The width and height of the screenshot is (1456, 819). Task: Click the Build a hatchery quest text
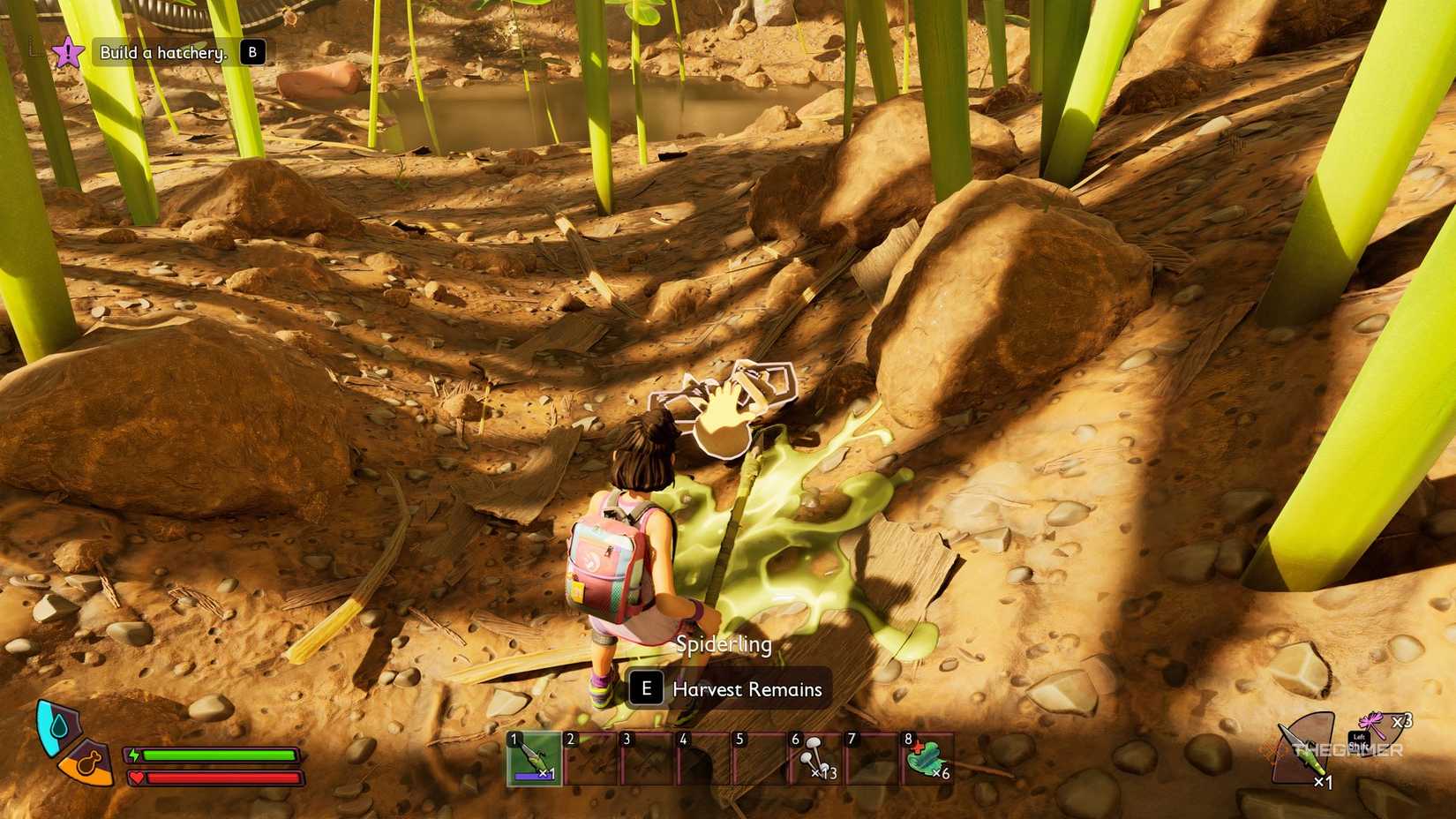pyautogui.click(x=163, y=51)
